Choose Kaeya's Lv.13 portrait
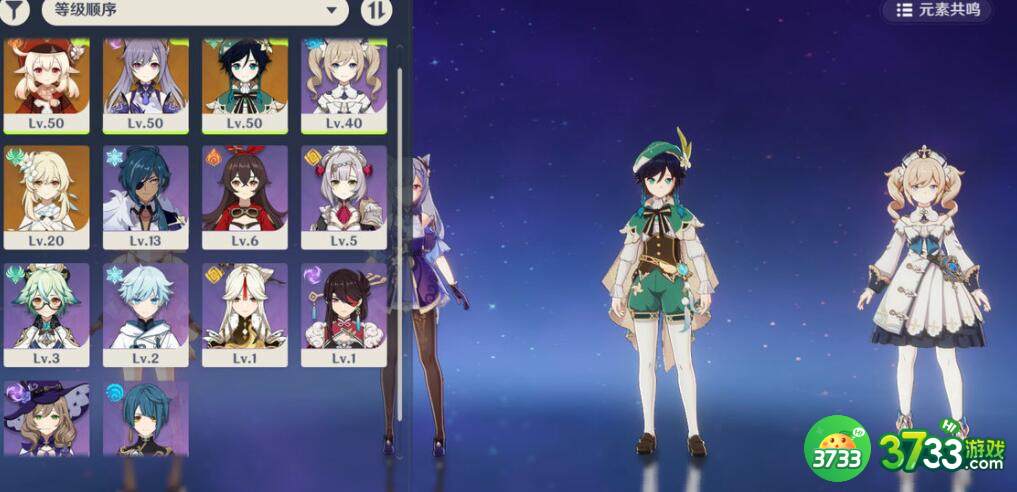1017x492 pixels. [146, 197]
